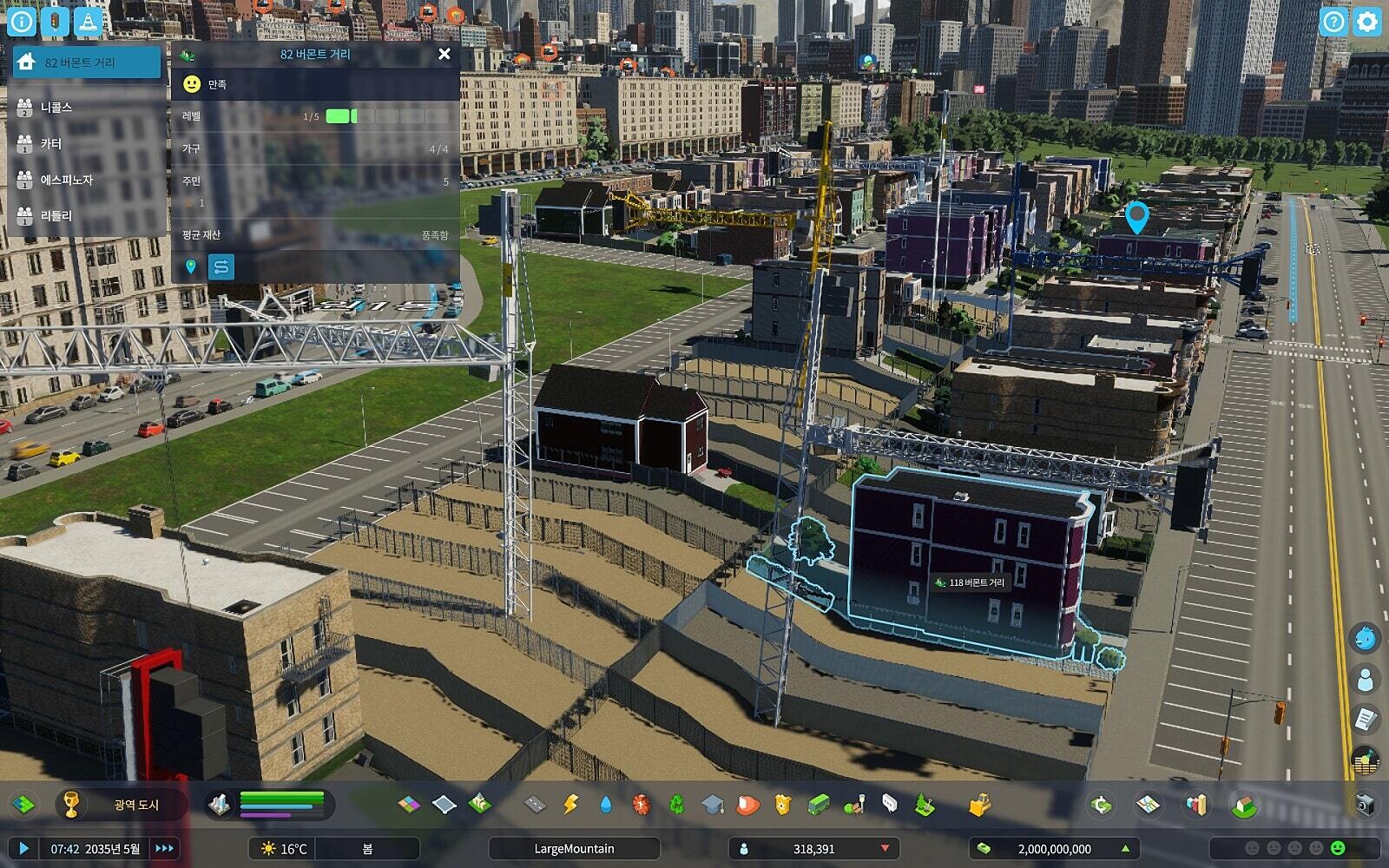Viewport: 1389px width, 868px height.
Task: Toggle the blue route-tracing button in the panel
Action: coord(221,266)
